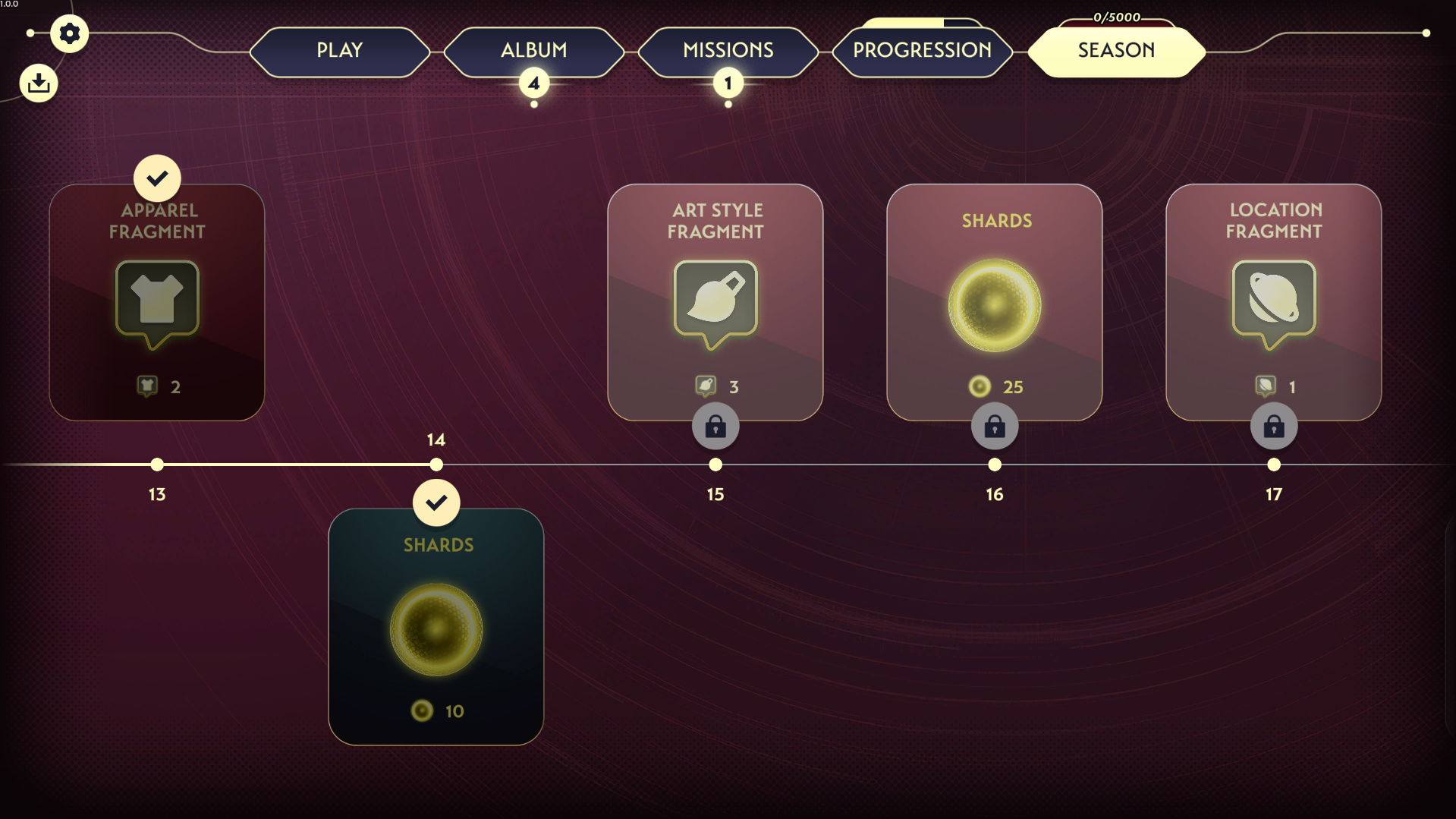Show the Progression tab

tap(922, 51)
